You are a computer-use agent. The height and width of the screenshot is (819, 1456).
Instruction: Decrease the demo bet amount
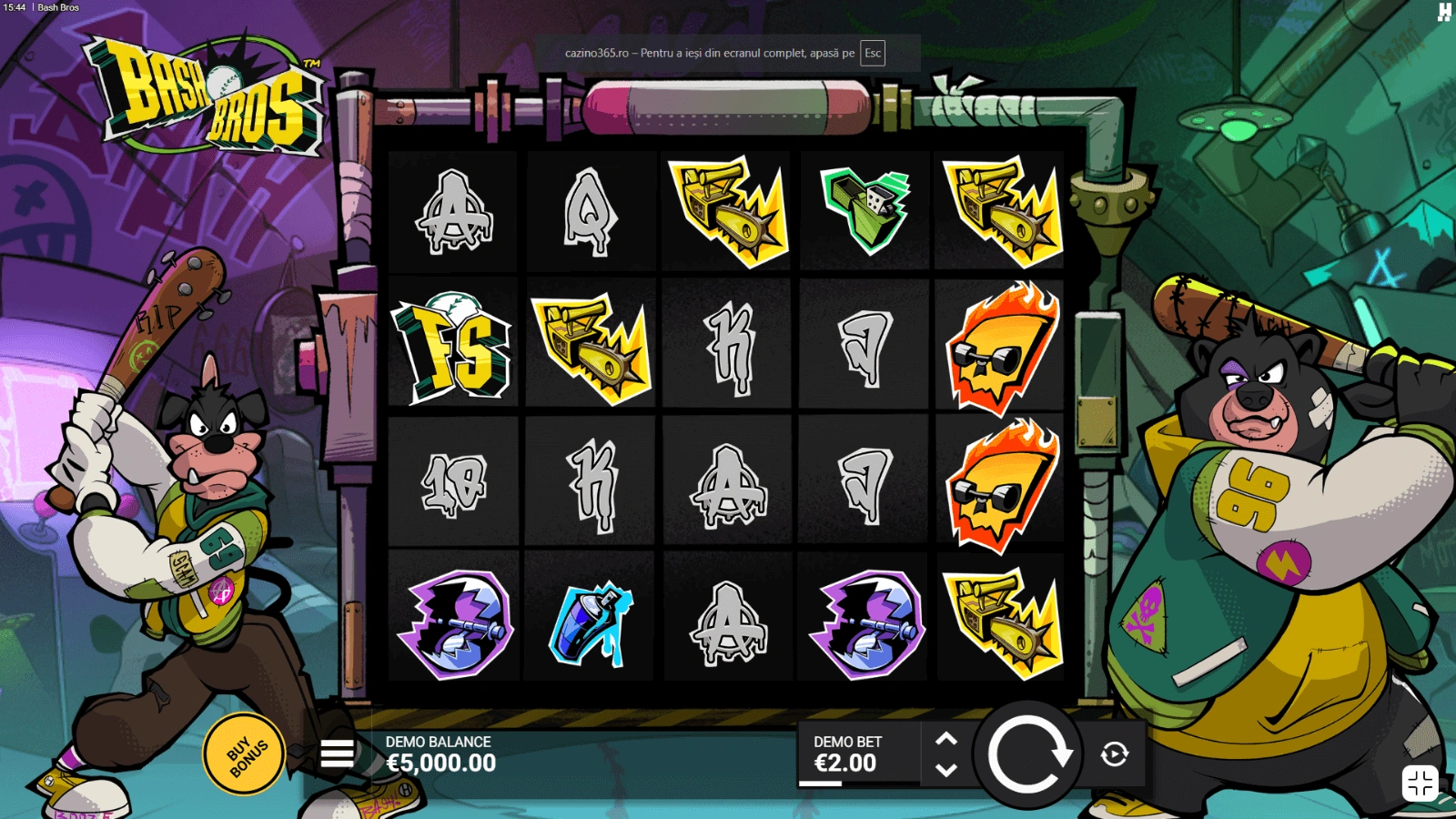pos(946,770)
